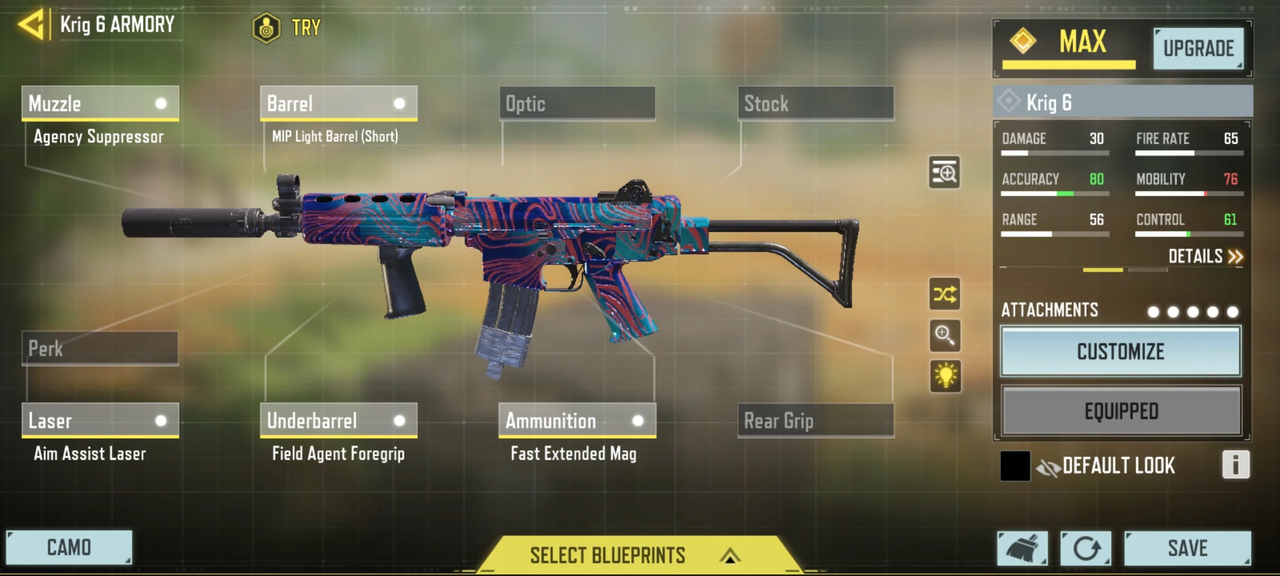The height and width of the screenshot is (576, 1280).
Task: Go back from Krig 6 Armory
Action: pos(32,25)
